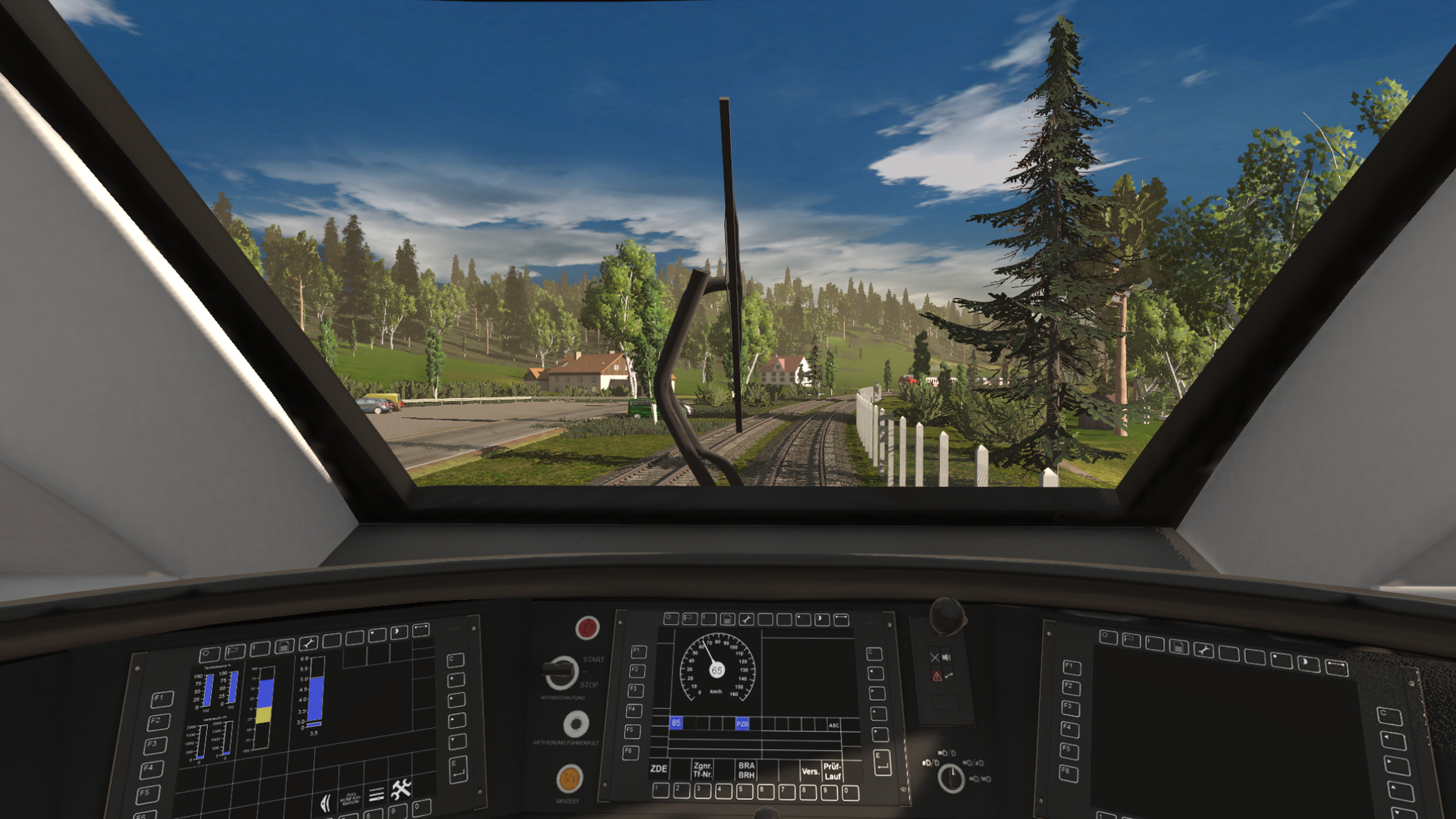The image size is (1456, 819).
Task: Click the wrench key above the speedometer display
Action: [746, 620]
